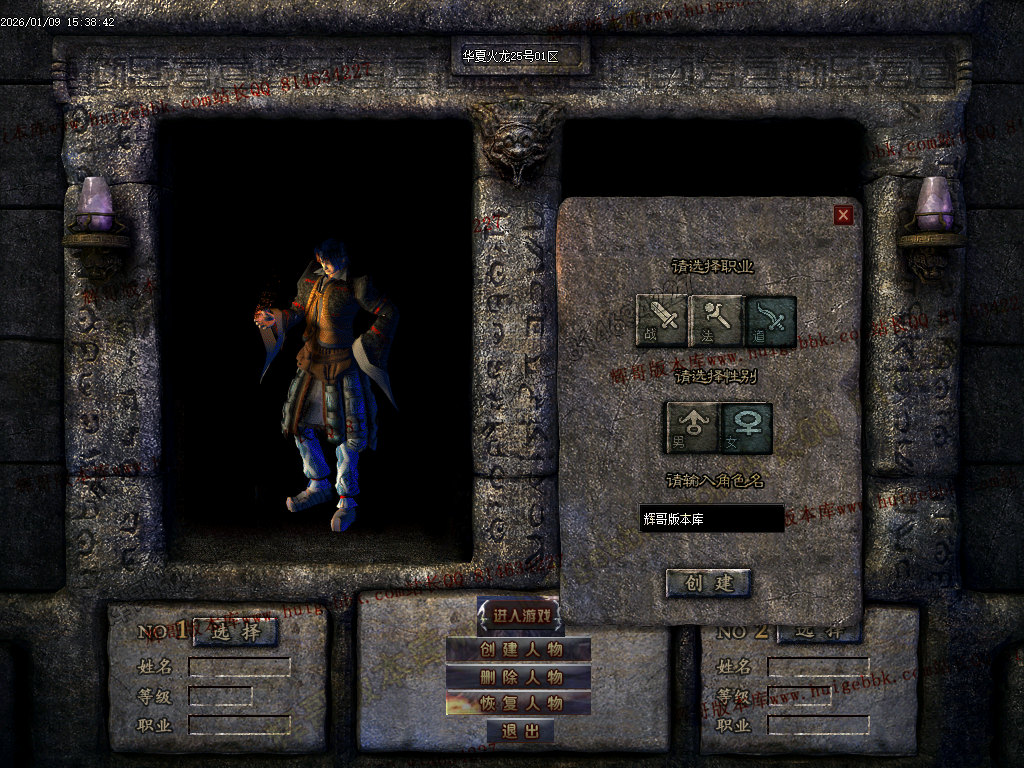This screenshot has width=1024, height=768.
Task: Select character slot NO 2
Action: point(819,632)
